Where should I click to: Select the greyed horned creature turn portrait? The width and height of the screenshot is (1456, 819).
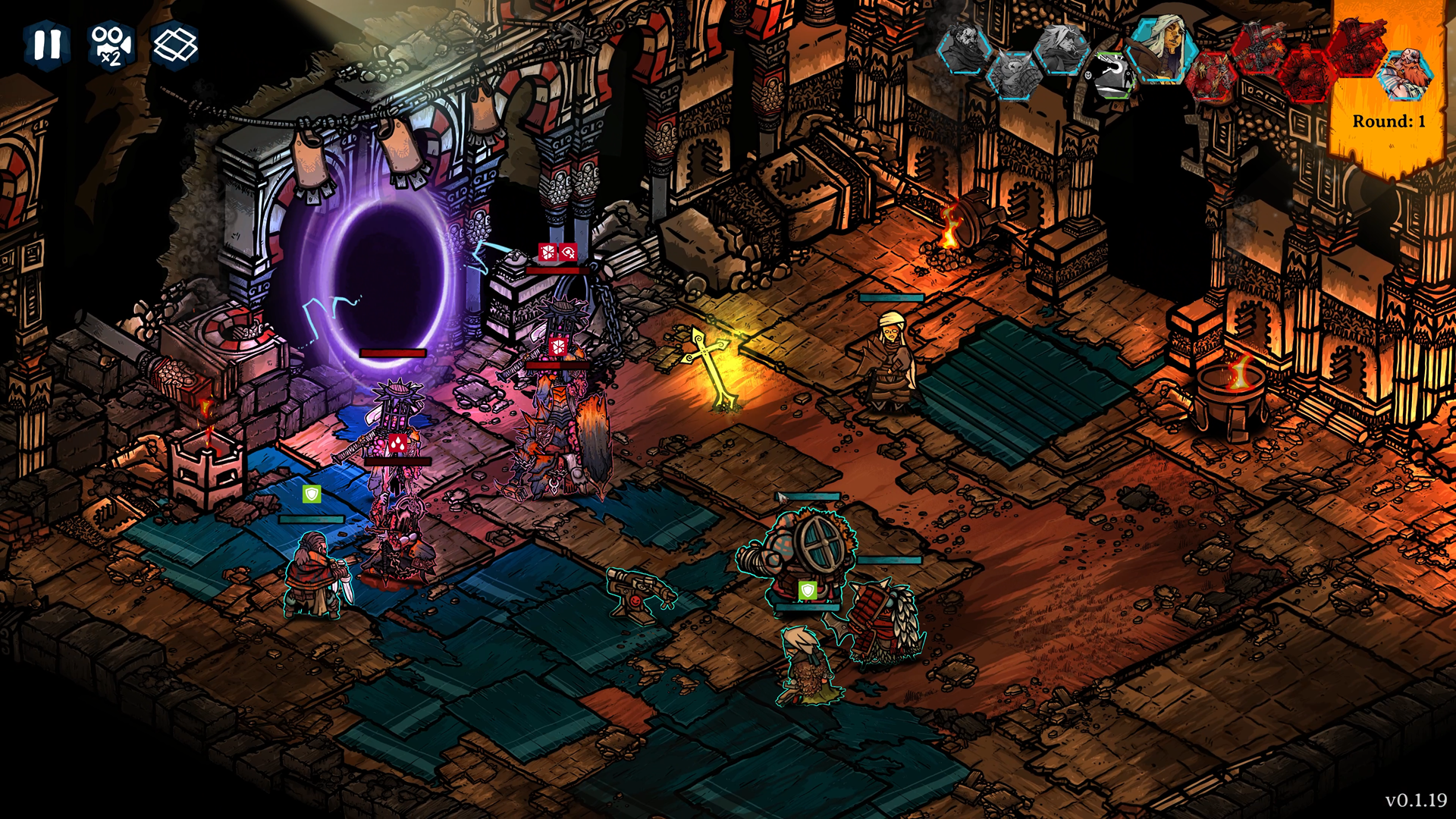(x=1014, y=75)
